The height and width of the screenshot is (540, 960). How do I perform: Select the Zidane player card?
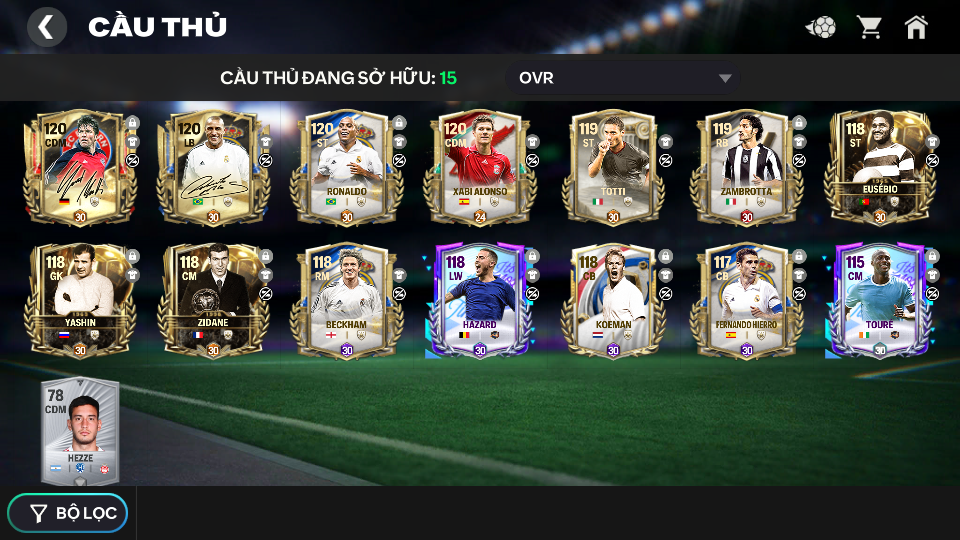point(212,300)
